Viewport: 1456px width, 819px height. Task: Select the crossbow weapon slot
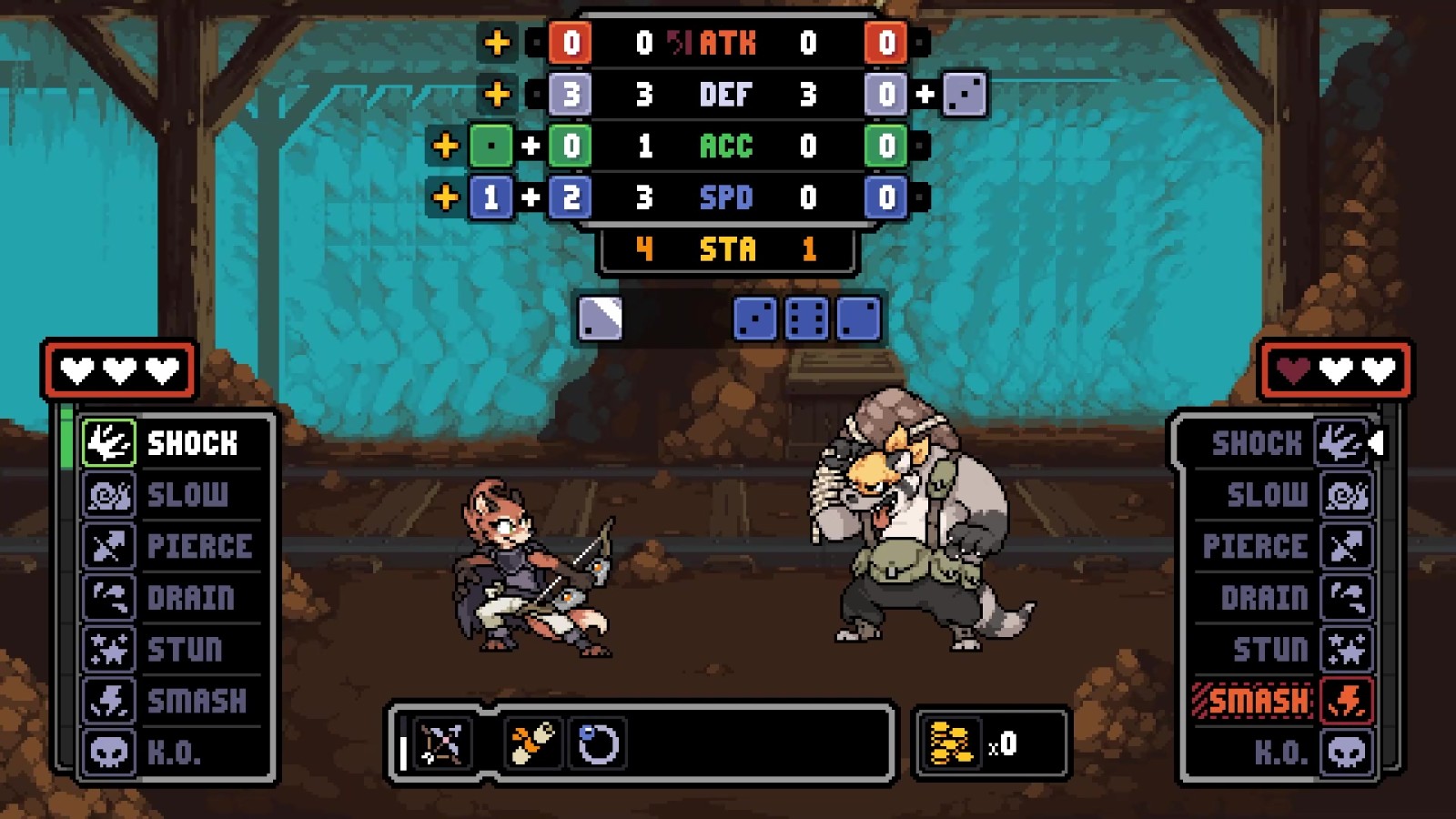click(441, 744)
